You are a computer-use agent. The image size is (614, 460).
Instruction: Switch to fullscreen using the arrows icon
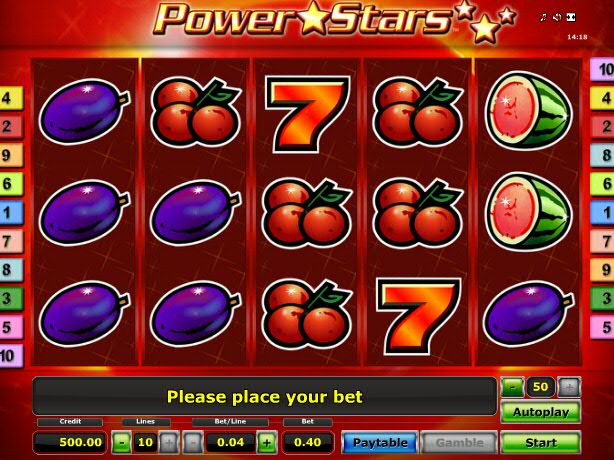[571, 18]
